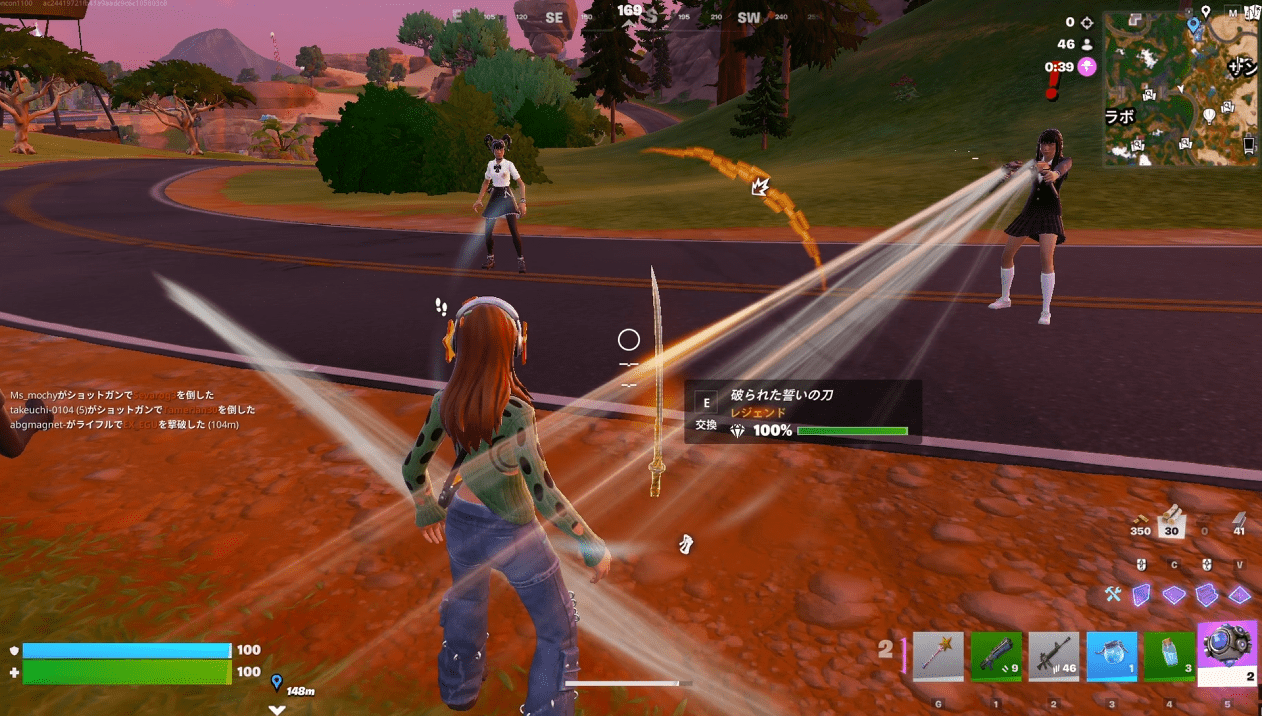Click the hot air balloon minimap icon

[1208, 115]
